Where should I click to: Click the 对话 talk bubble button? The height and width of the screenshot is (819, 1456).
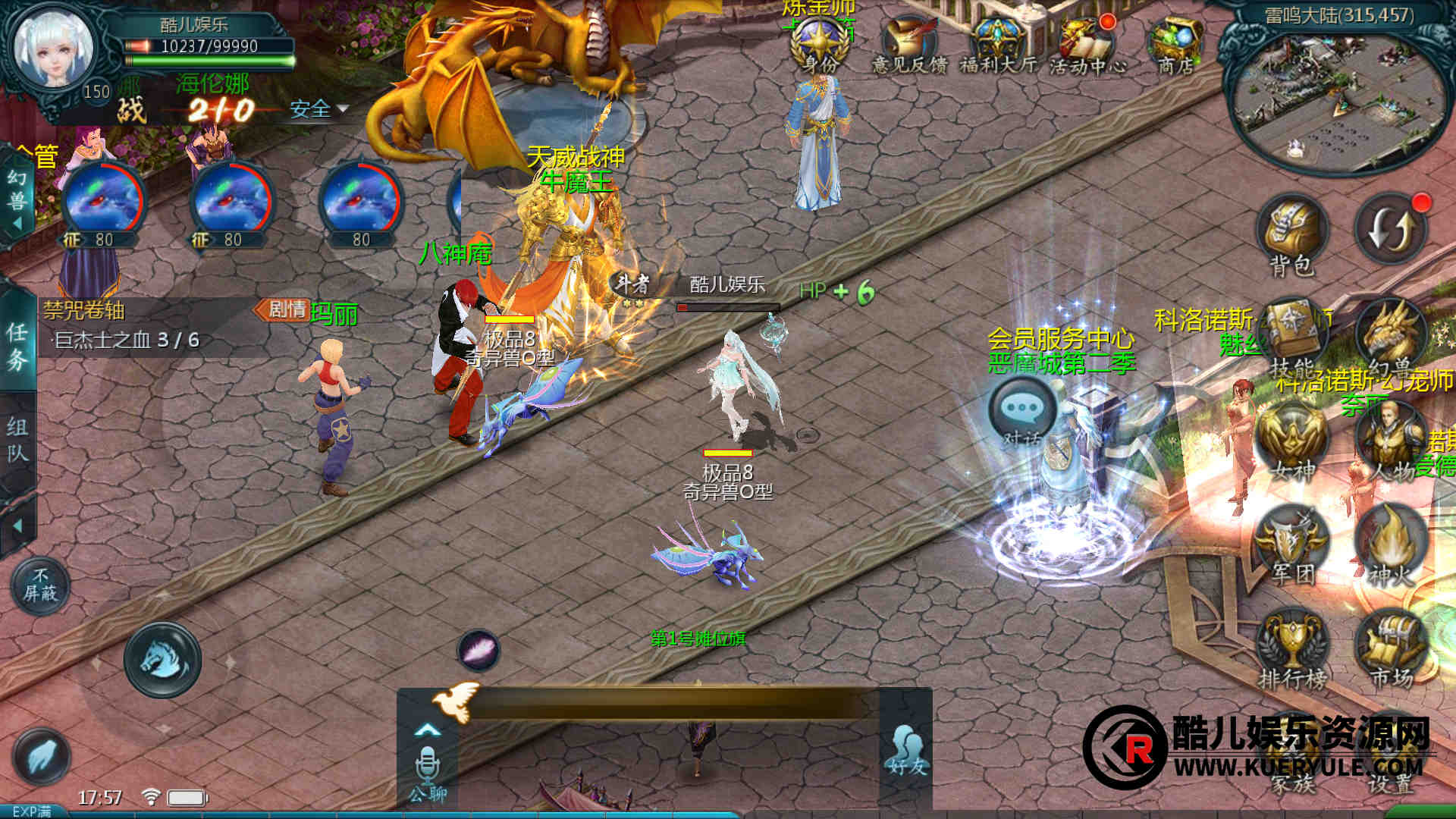click(1022, 412)
